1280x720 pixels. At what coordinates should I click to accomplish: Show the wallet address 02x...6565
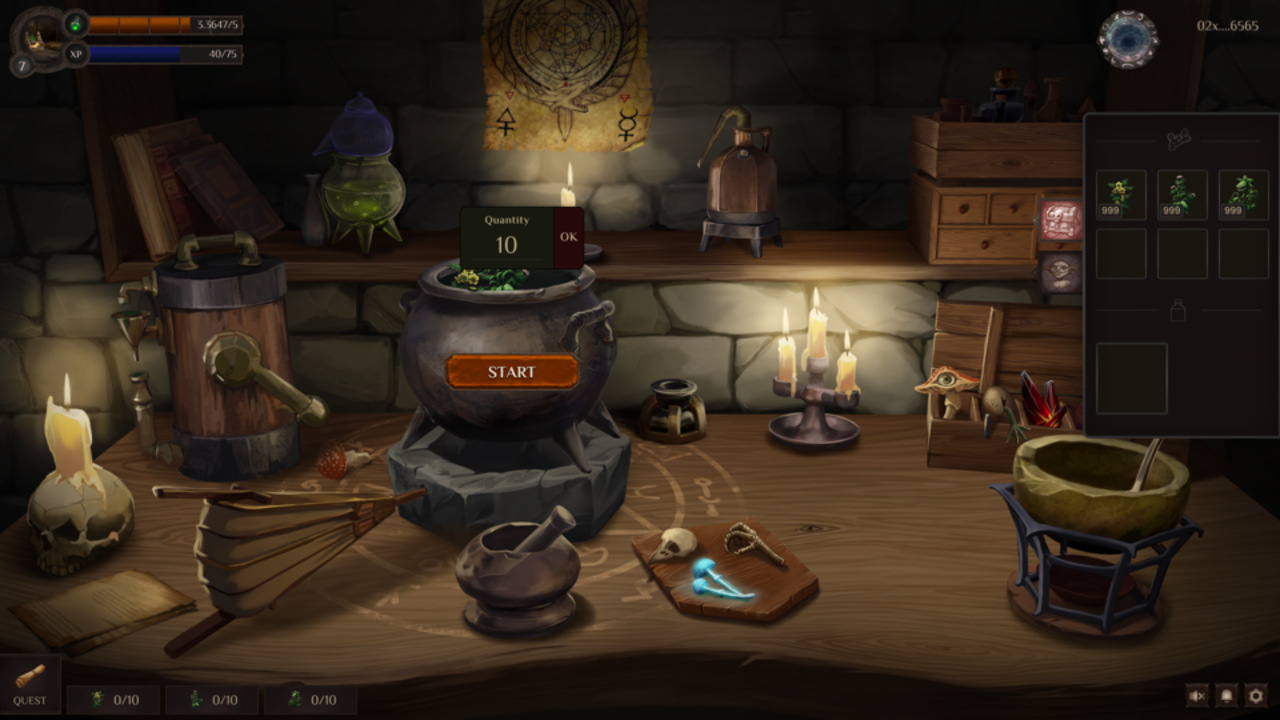(1227, 26)
